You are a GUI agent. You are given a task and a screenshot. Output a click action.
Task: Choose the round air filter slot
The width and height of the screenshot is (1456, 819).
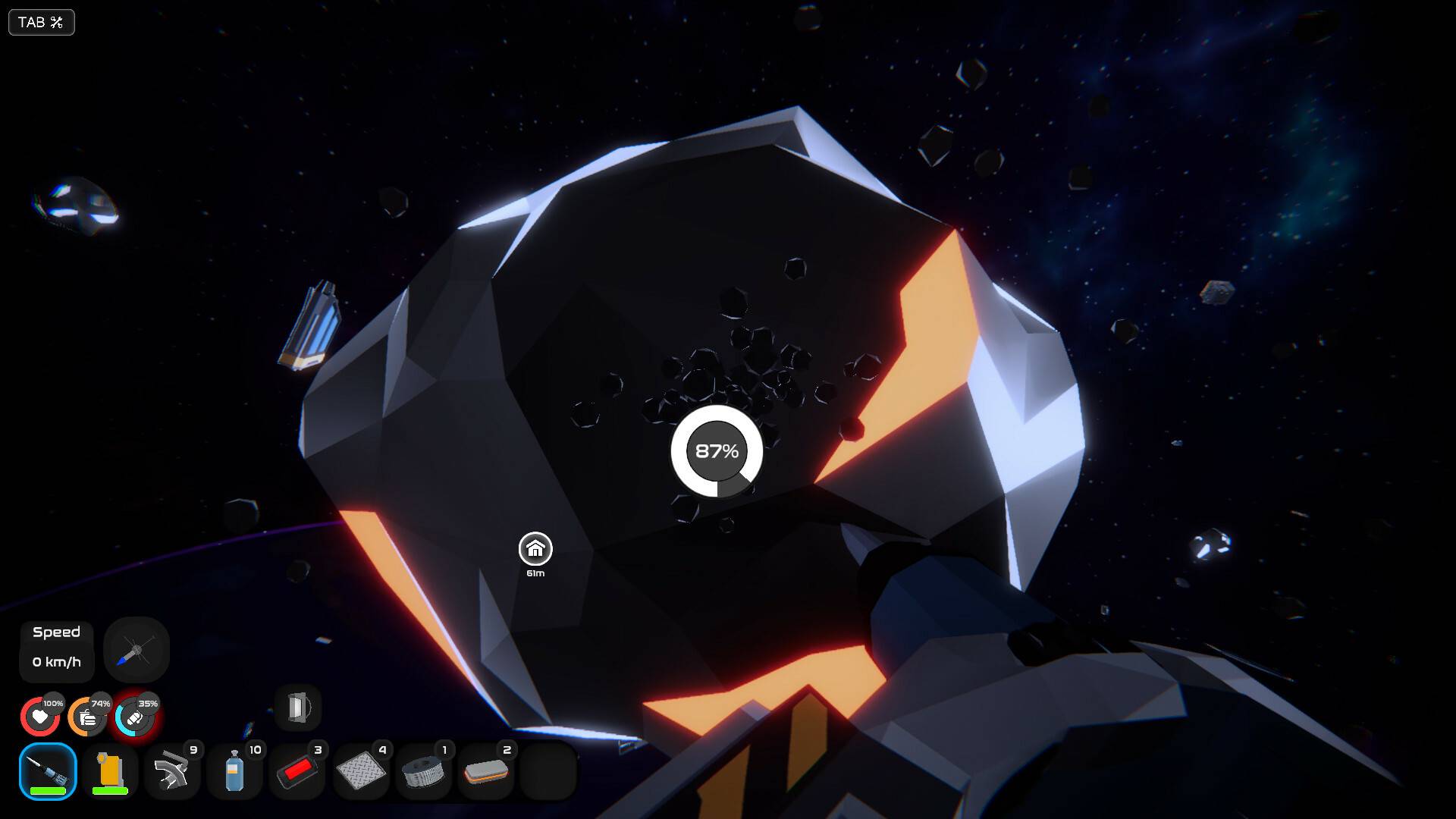pos(423,771)
